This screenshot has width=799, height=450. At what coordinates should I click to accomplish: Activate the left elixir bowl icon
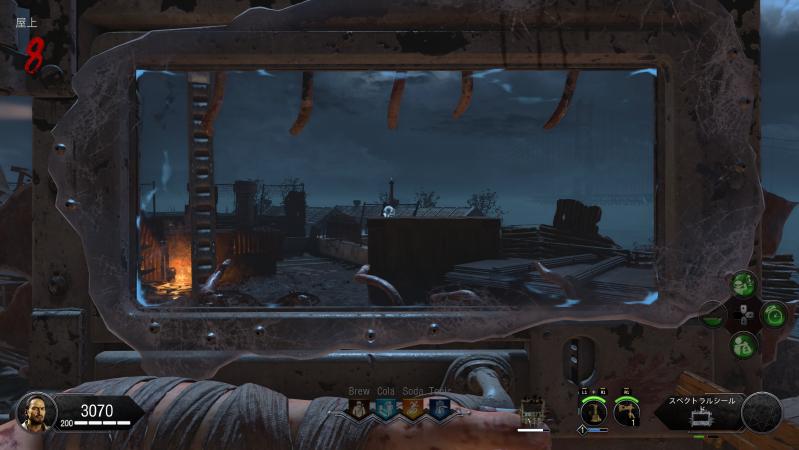(x=712, y=318)
